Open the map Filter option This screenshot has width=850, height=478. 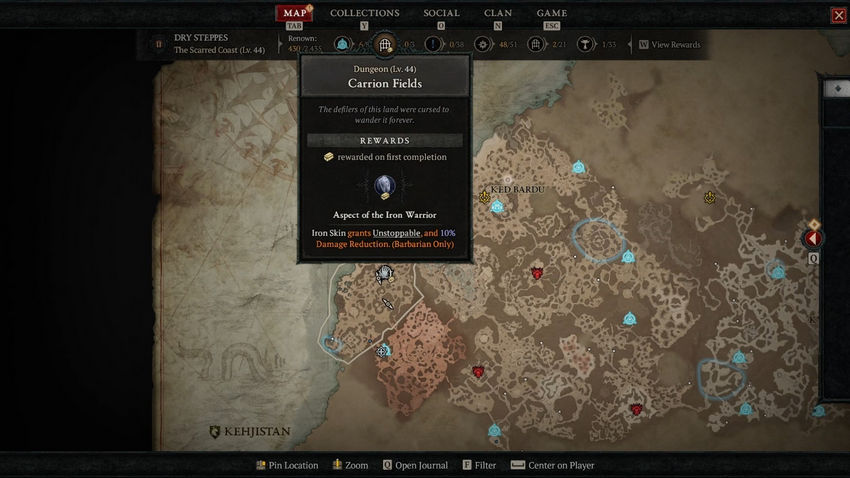(x=479, y=465)
